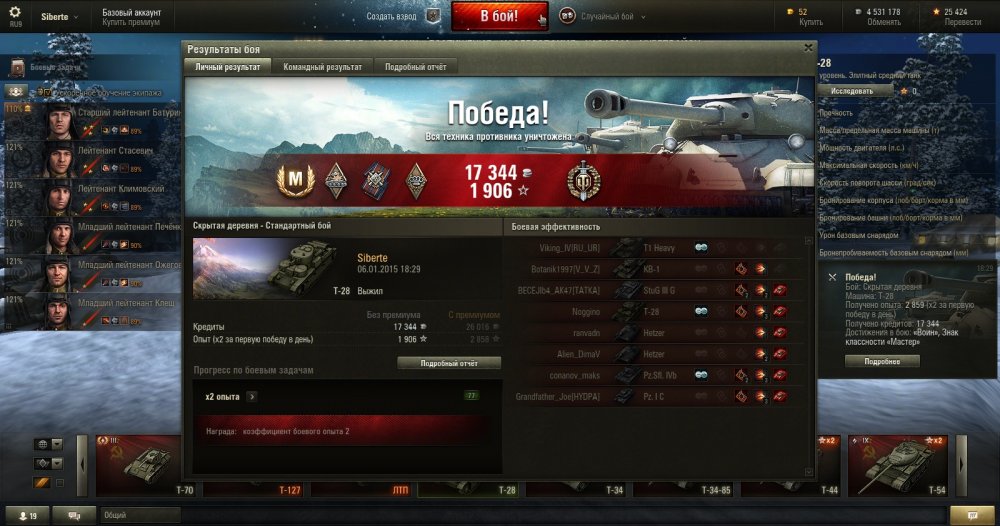Start battle with the red В бой! button
This screenshot has height=526, width=1000.
click(499, 16)
